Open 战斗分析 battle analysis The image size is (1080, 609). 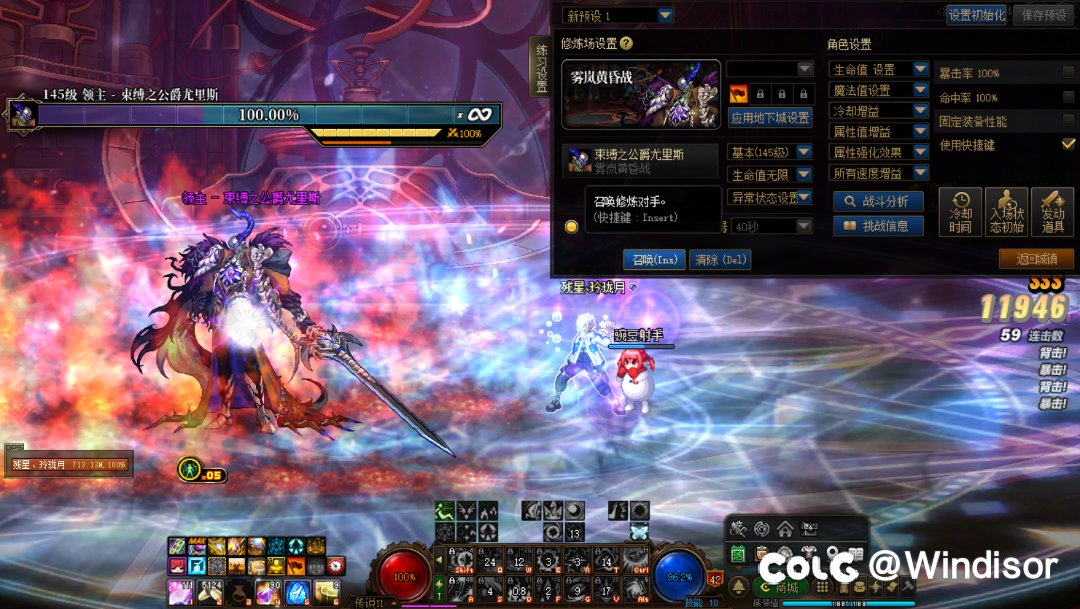click(877, 201)
